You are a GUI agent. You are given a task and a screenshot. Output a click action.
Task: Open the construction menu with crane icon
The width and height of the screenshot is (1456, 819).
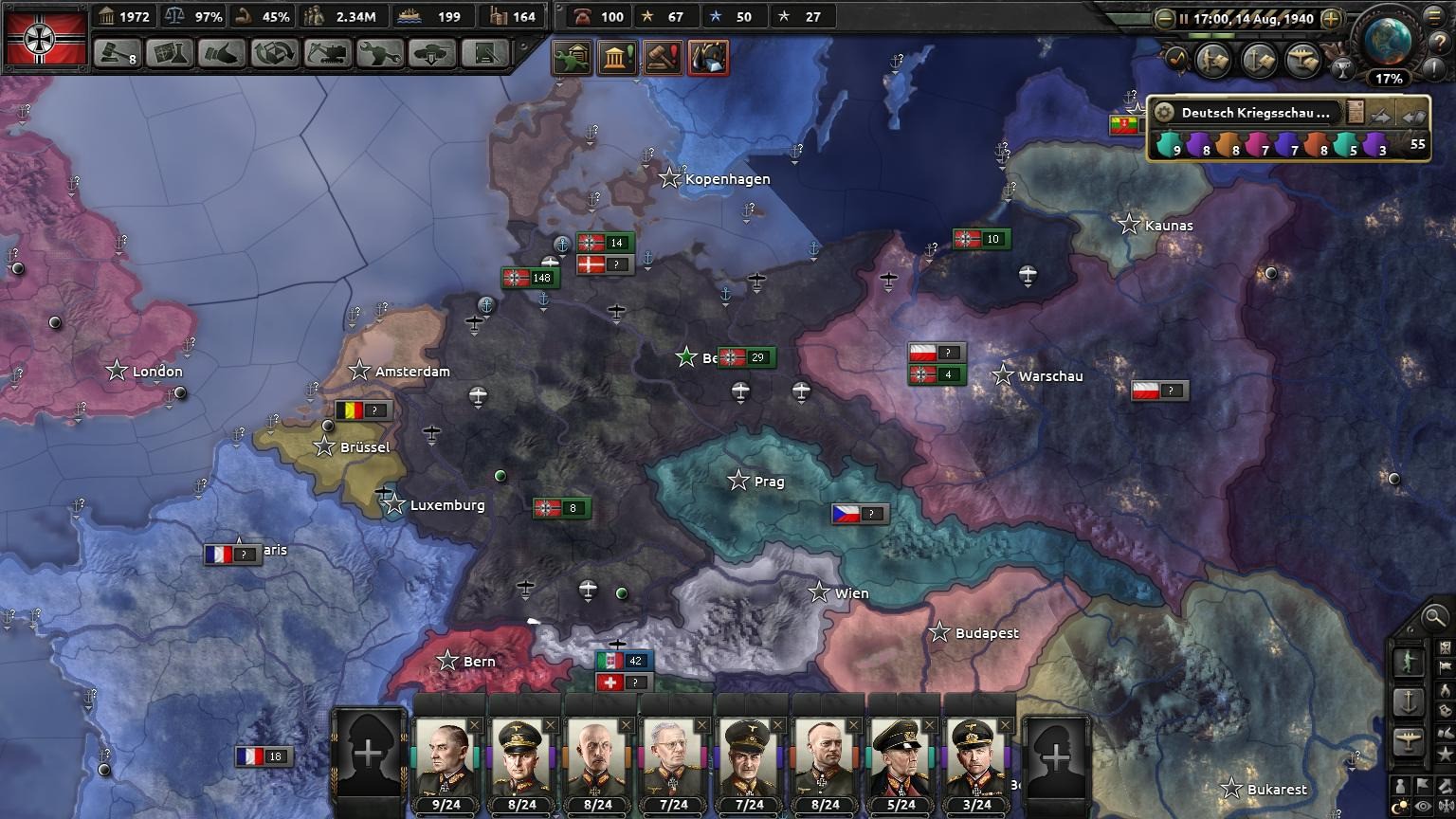(327, 53)
